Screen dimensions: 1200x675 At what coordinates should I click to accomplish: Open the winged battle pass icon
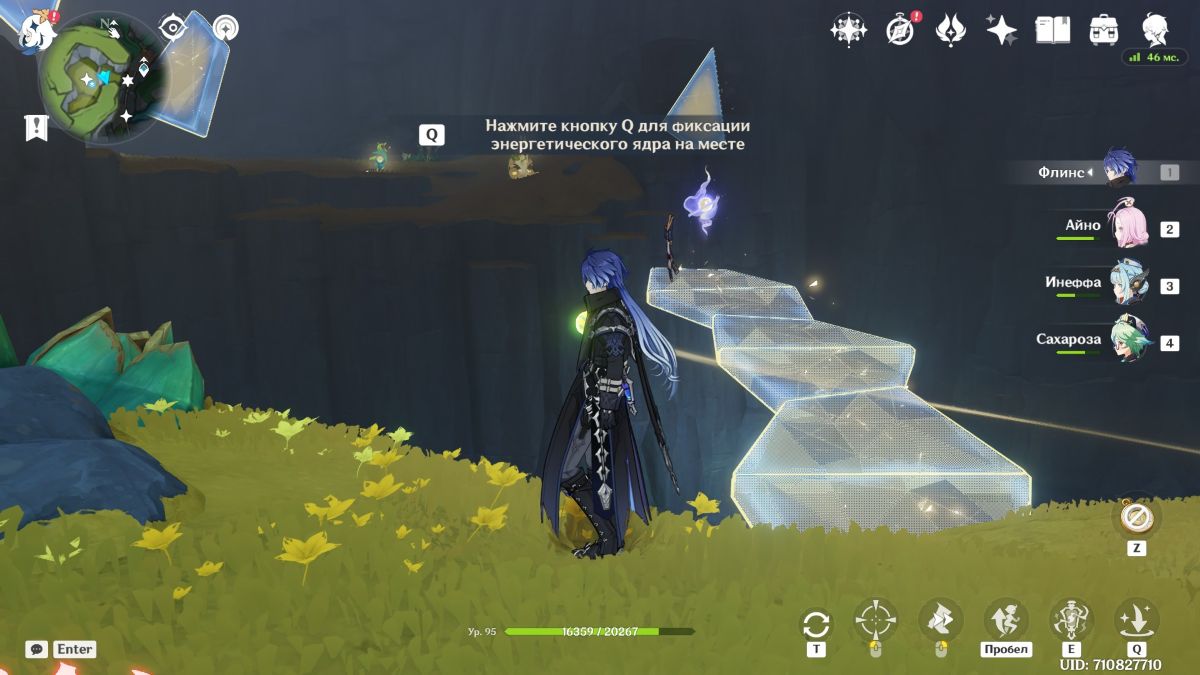(950, 30)
